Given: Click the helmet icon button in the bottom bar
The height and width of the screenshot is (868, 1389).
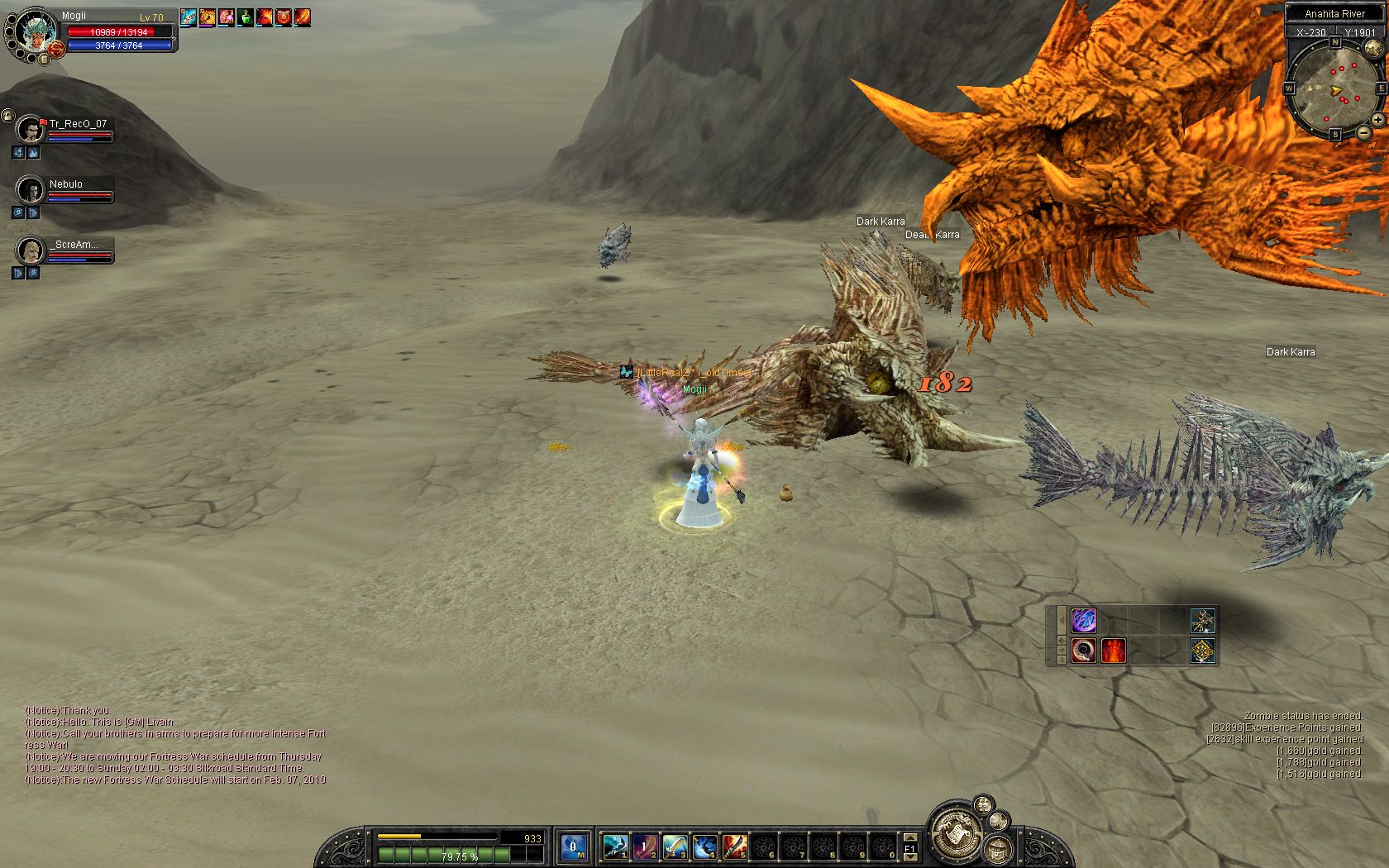Looking at the screenshot, I should pyautogui.click(x=1000, y=849).
